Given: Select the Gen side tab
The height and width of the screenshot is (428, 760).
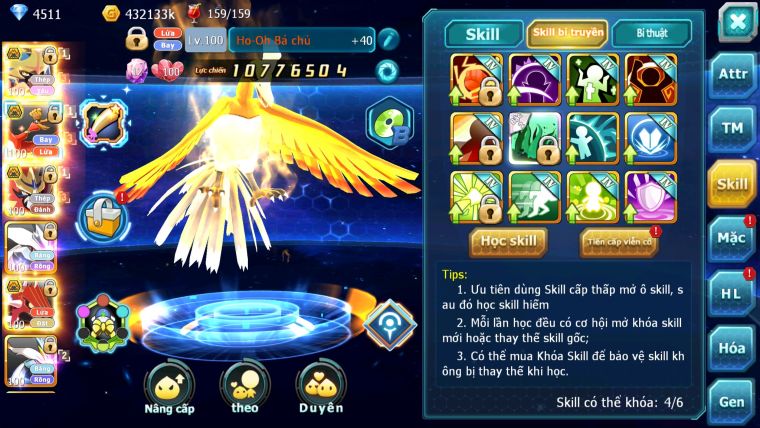Looking at the screenshot, I should coord(732,401).
